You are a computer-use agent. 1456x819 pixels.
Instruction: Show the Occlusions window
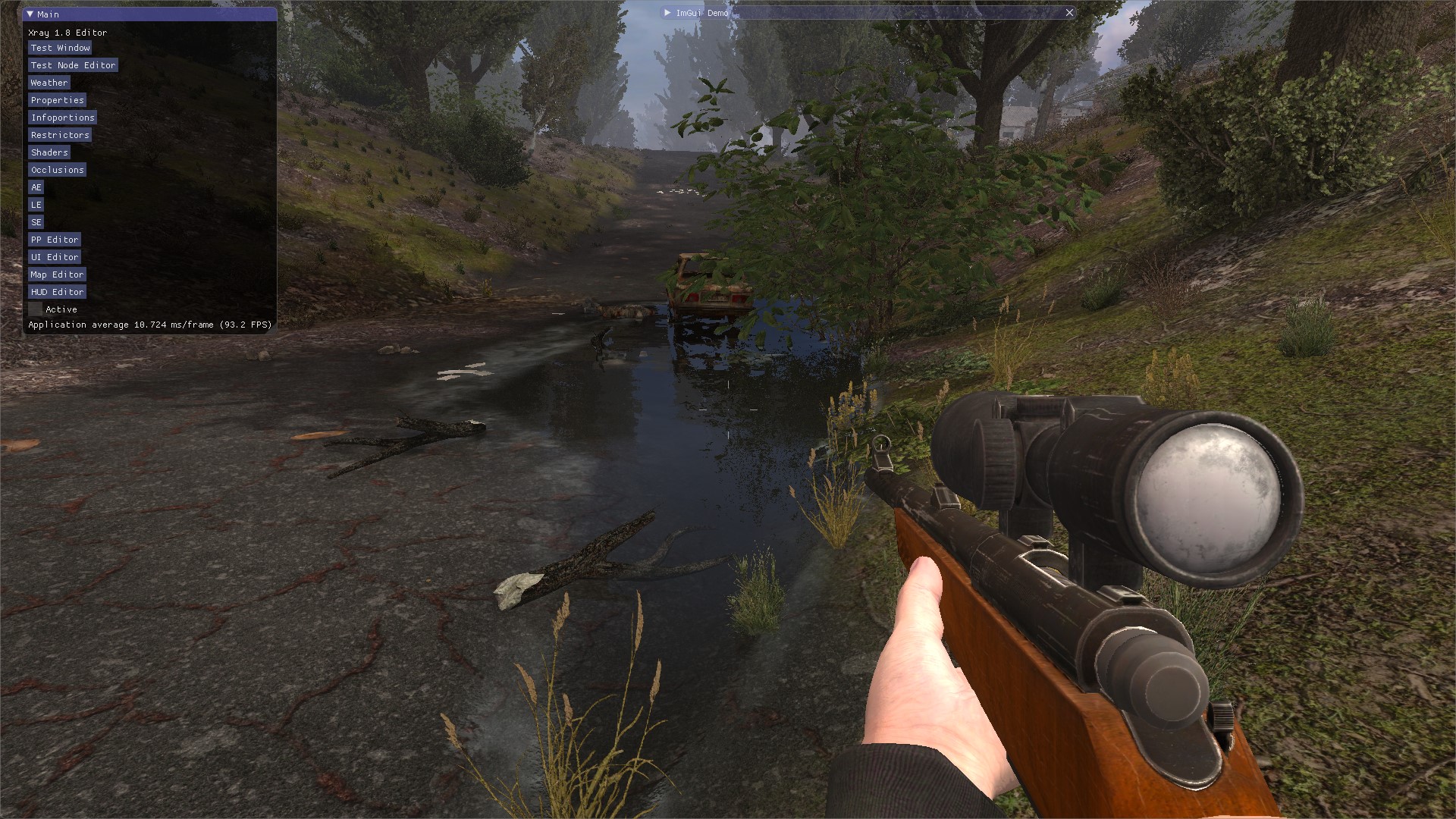57,170
